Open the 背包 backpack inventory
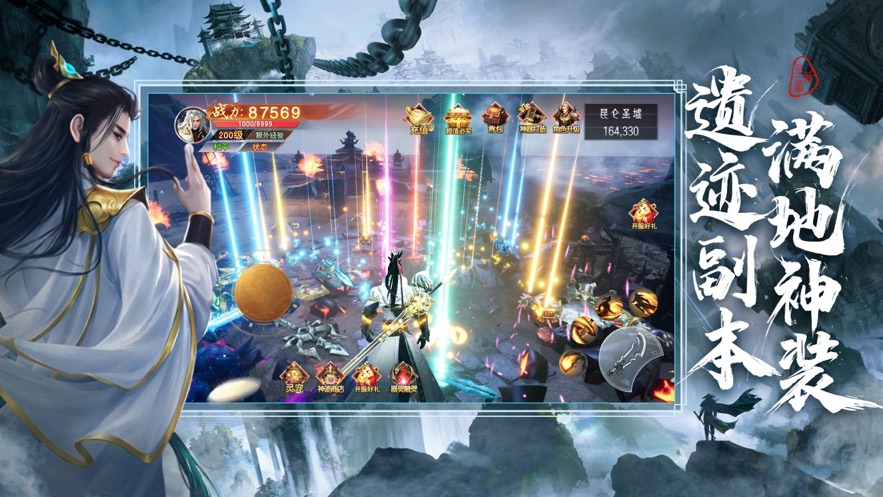 494,118
